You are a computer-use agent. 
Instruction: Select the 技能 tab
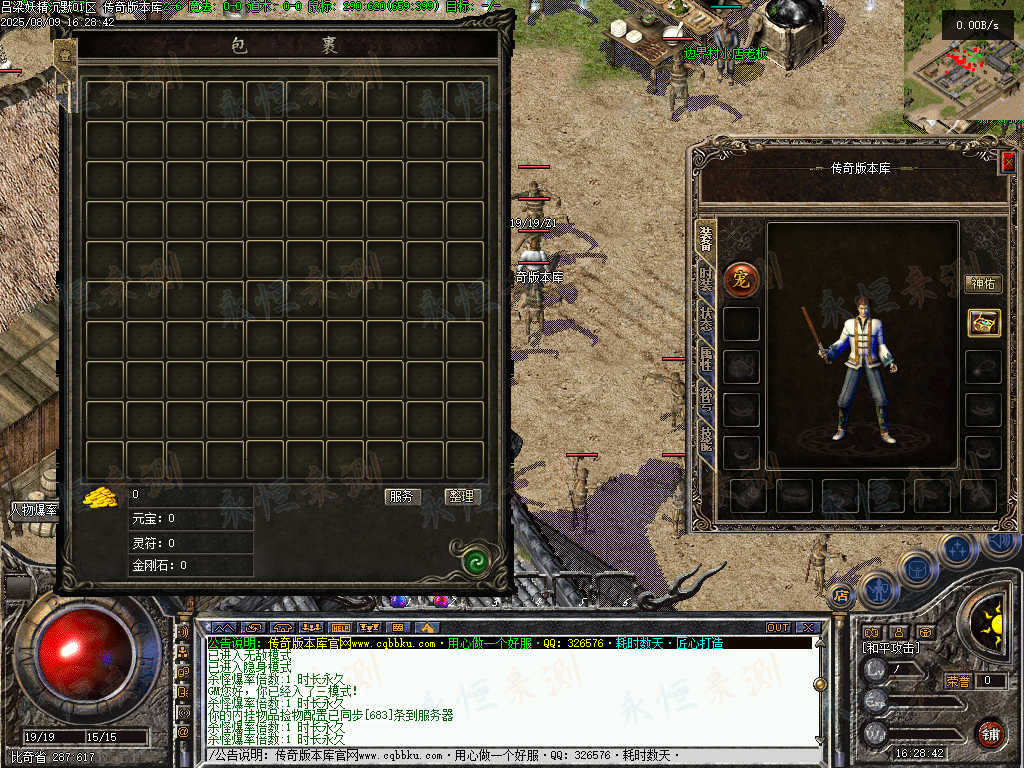[706, 434]
